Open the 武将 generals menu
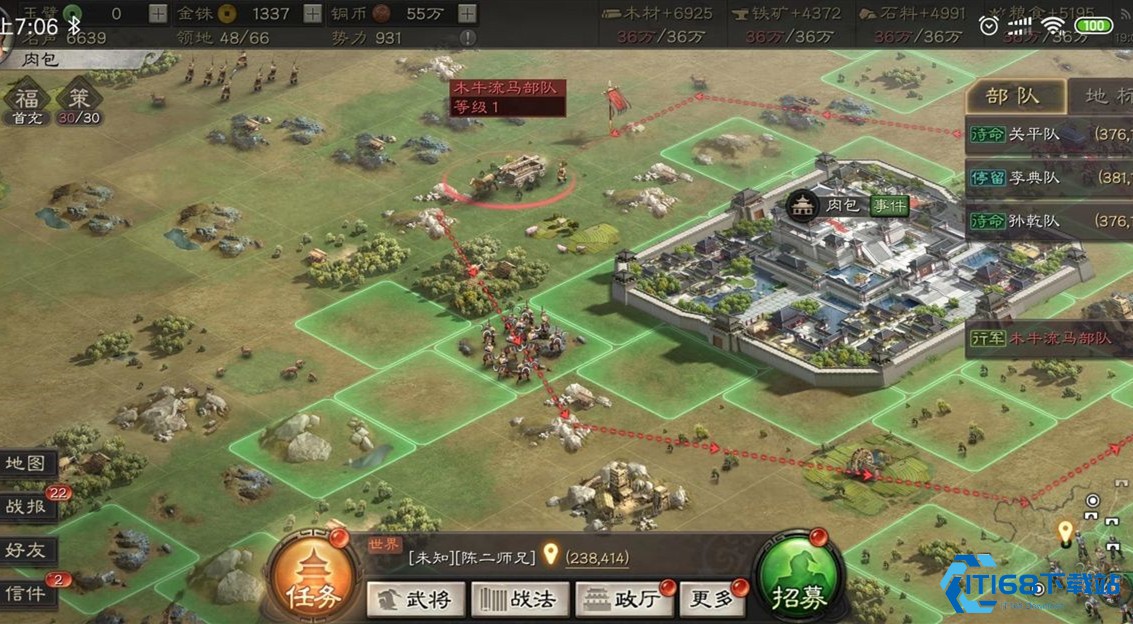Screen dimensions: 1133x624 (x=417, y=600)
